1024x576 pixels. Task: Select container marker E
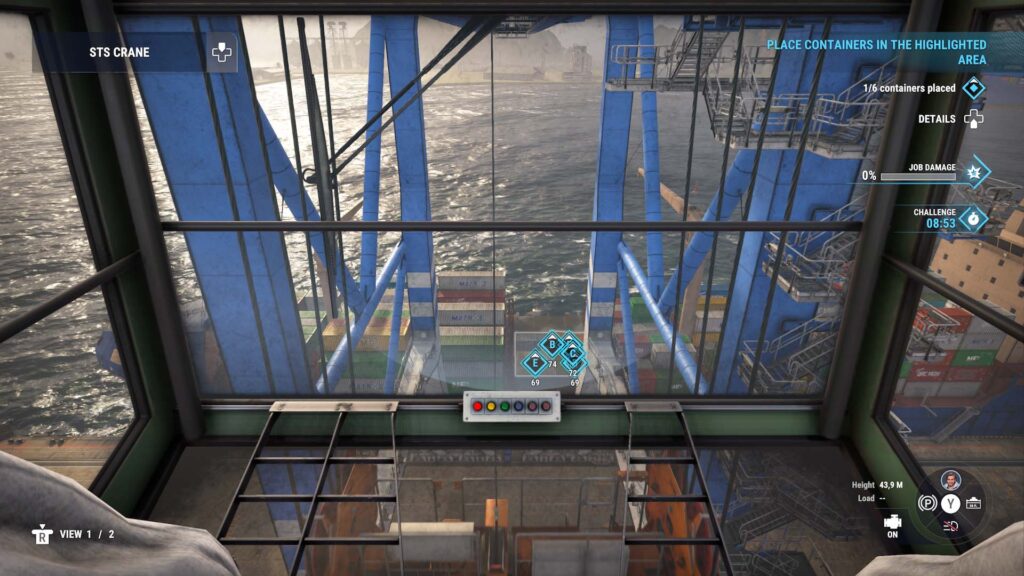(x=535, y=363)
